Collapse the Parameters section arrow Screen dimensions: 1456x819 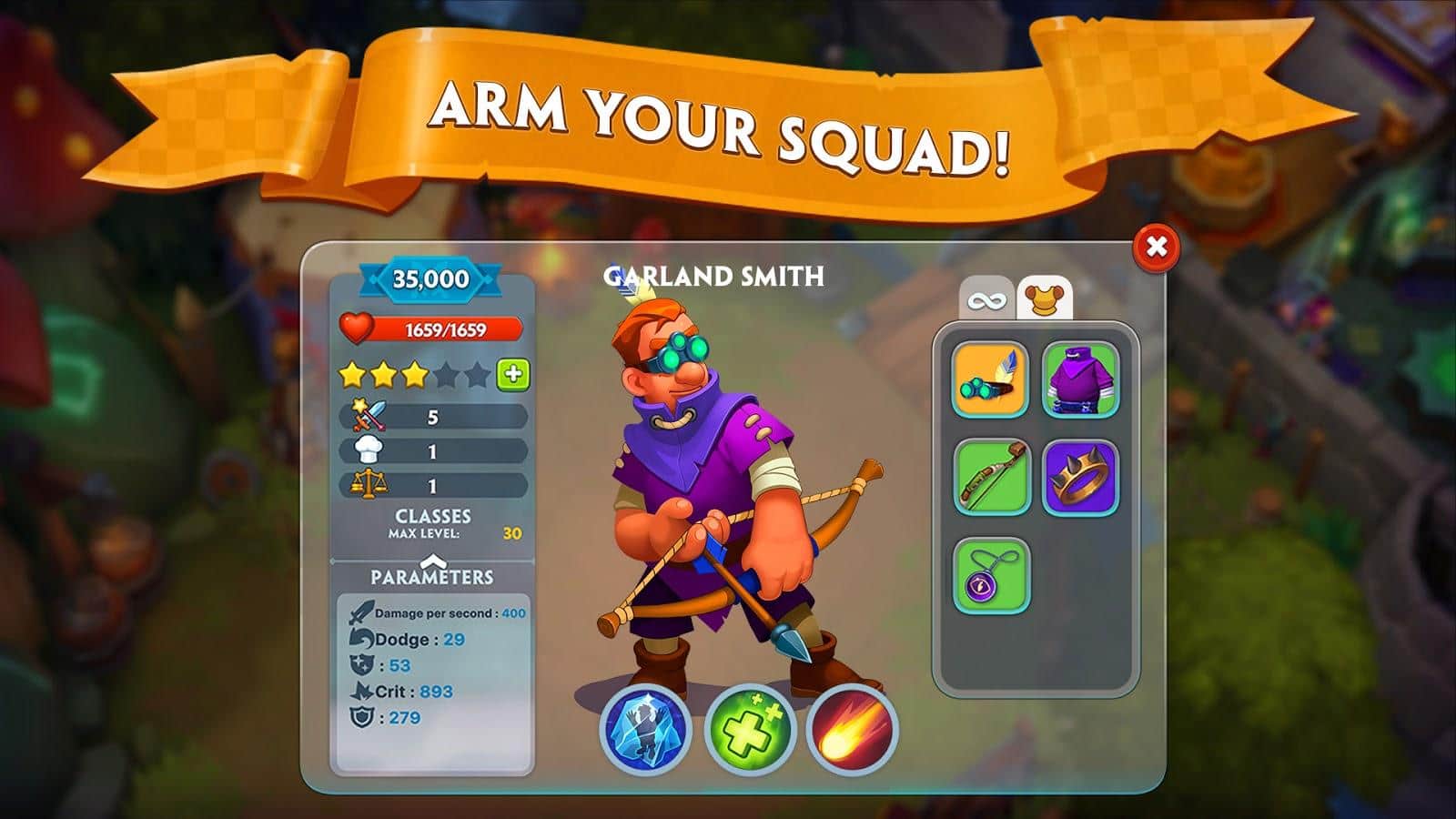432,561
